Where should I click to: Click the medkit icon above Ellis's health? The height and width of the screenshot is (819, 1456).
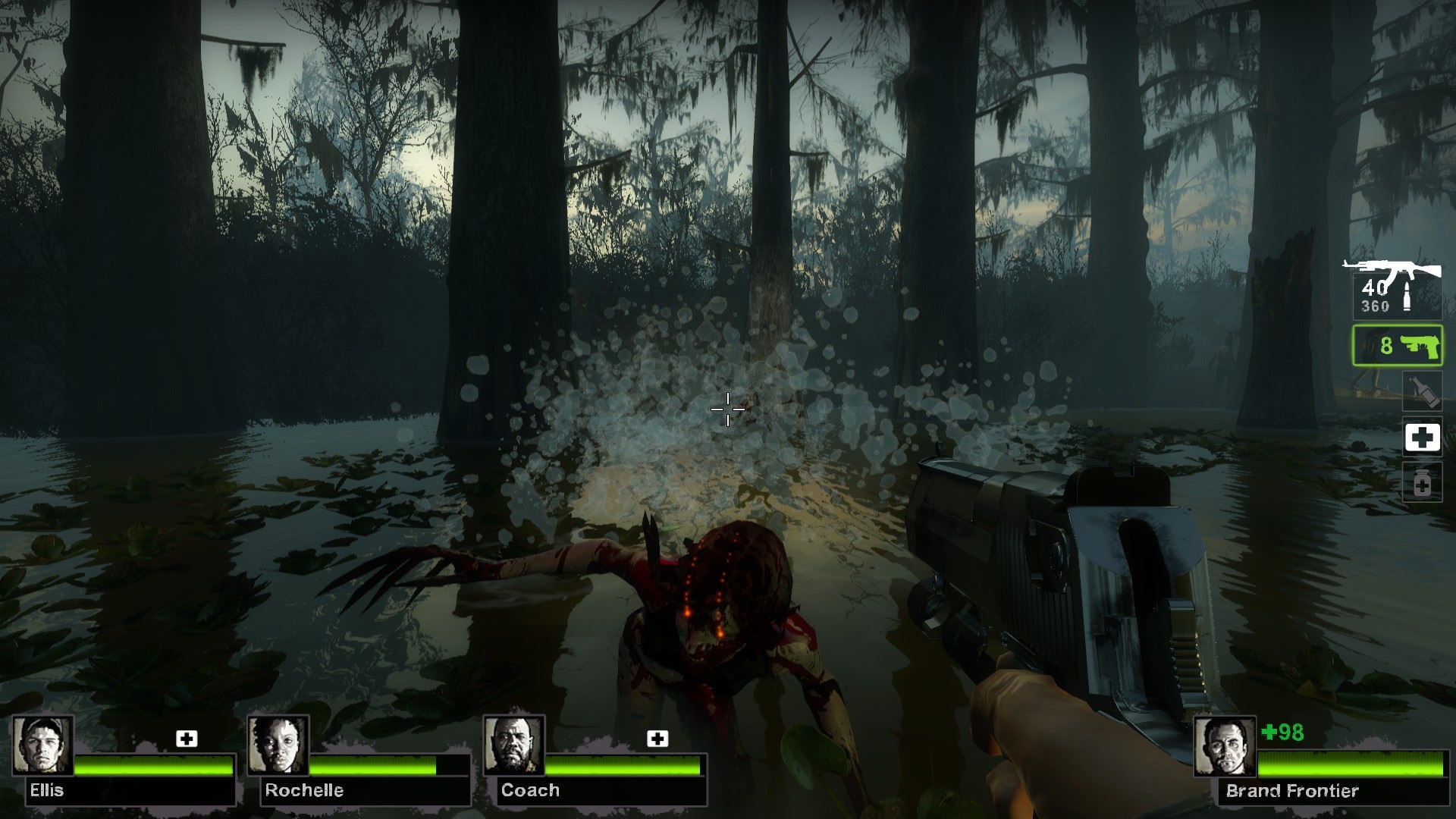coord(187,739)
